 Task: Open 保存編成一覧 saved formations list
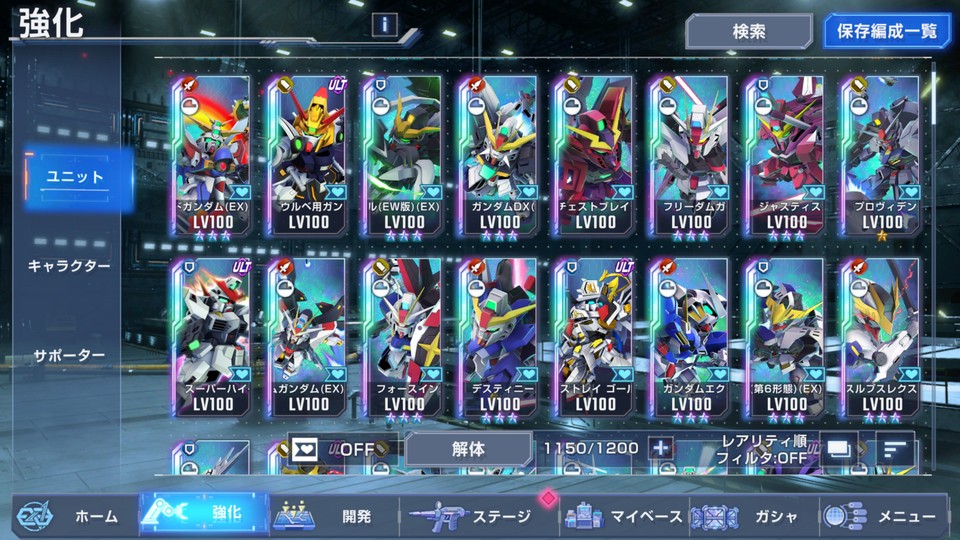click(x=887, y=31)
